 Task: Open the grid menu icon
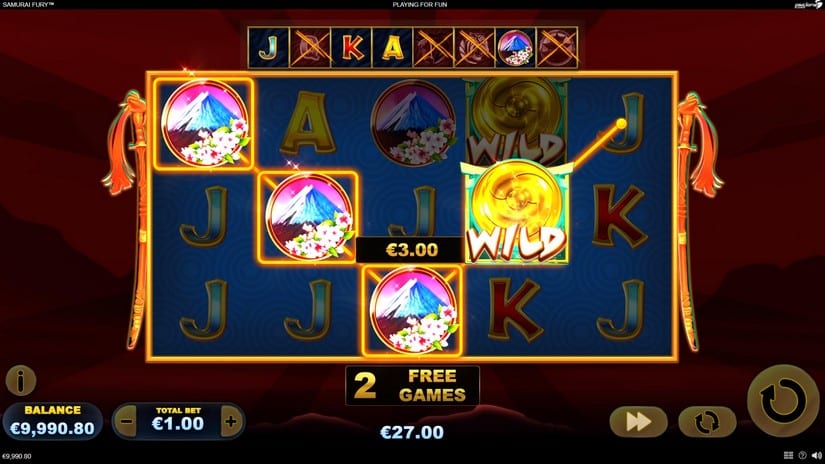[x=788, y=456]
